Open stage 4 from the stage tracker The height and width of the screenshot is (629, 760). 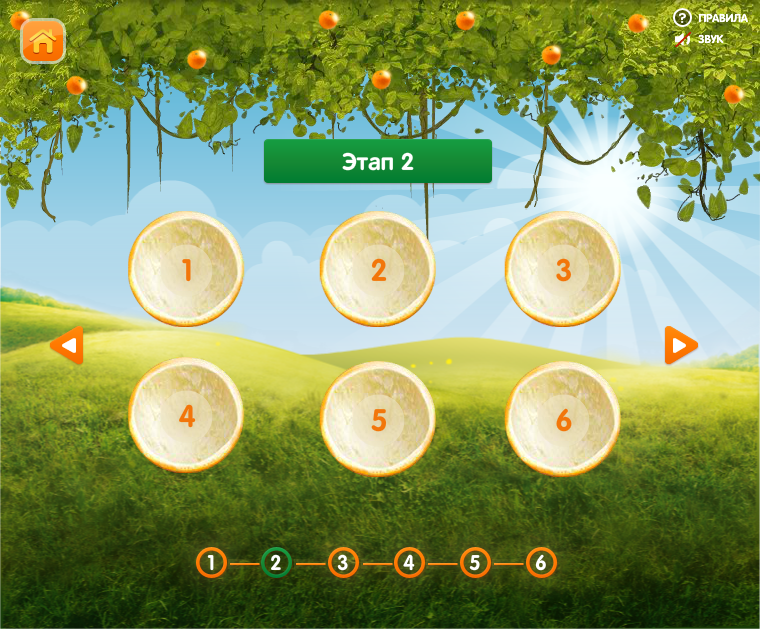(x=408, y=563)
